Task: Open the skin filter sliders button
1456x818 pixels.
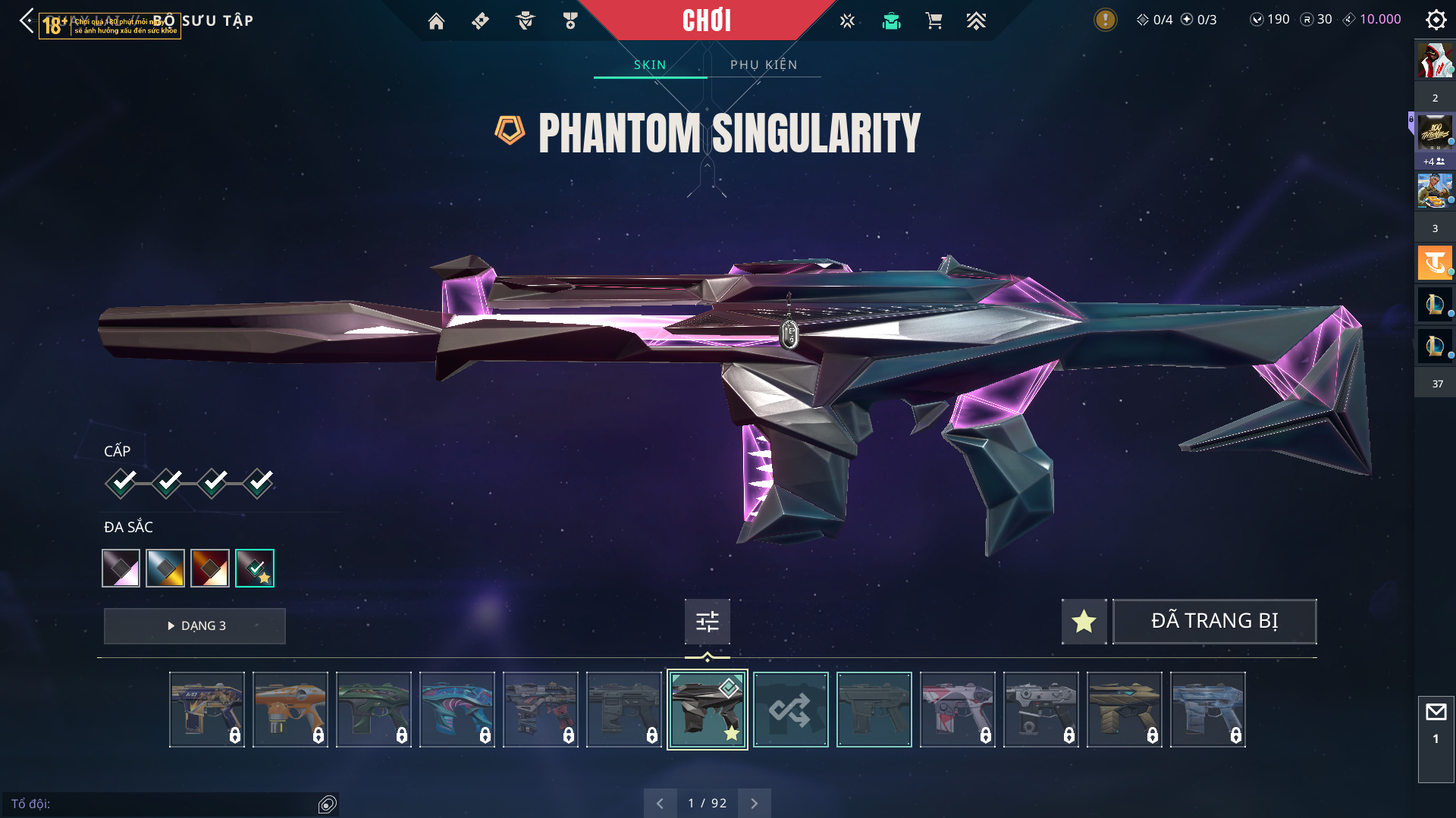Action: (707, 622)
